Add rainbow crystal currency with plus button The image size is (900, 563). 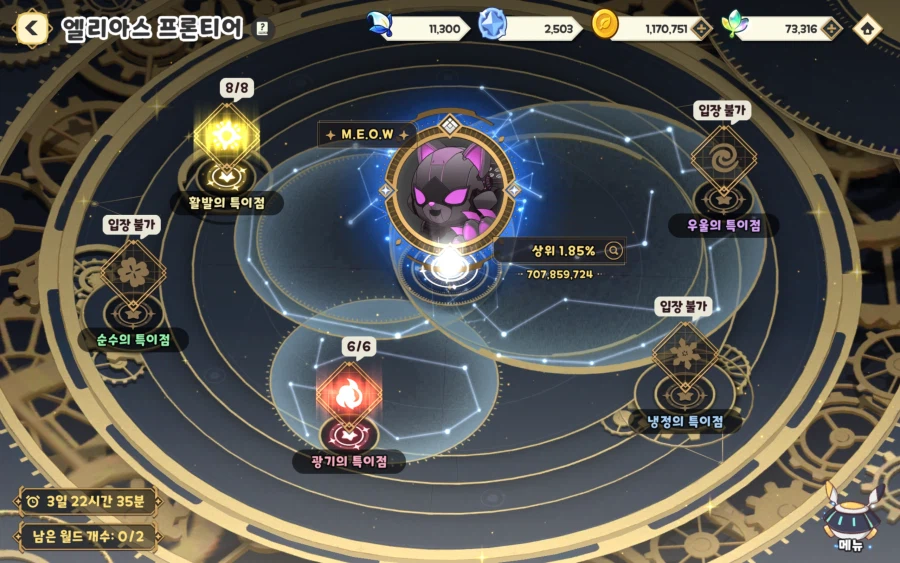pyautogui.click(x=830, y=29)
